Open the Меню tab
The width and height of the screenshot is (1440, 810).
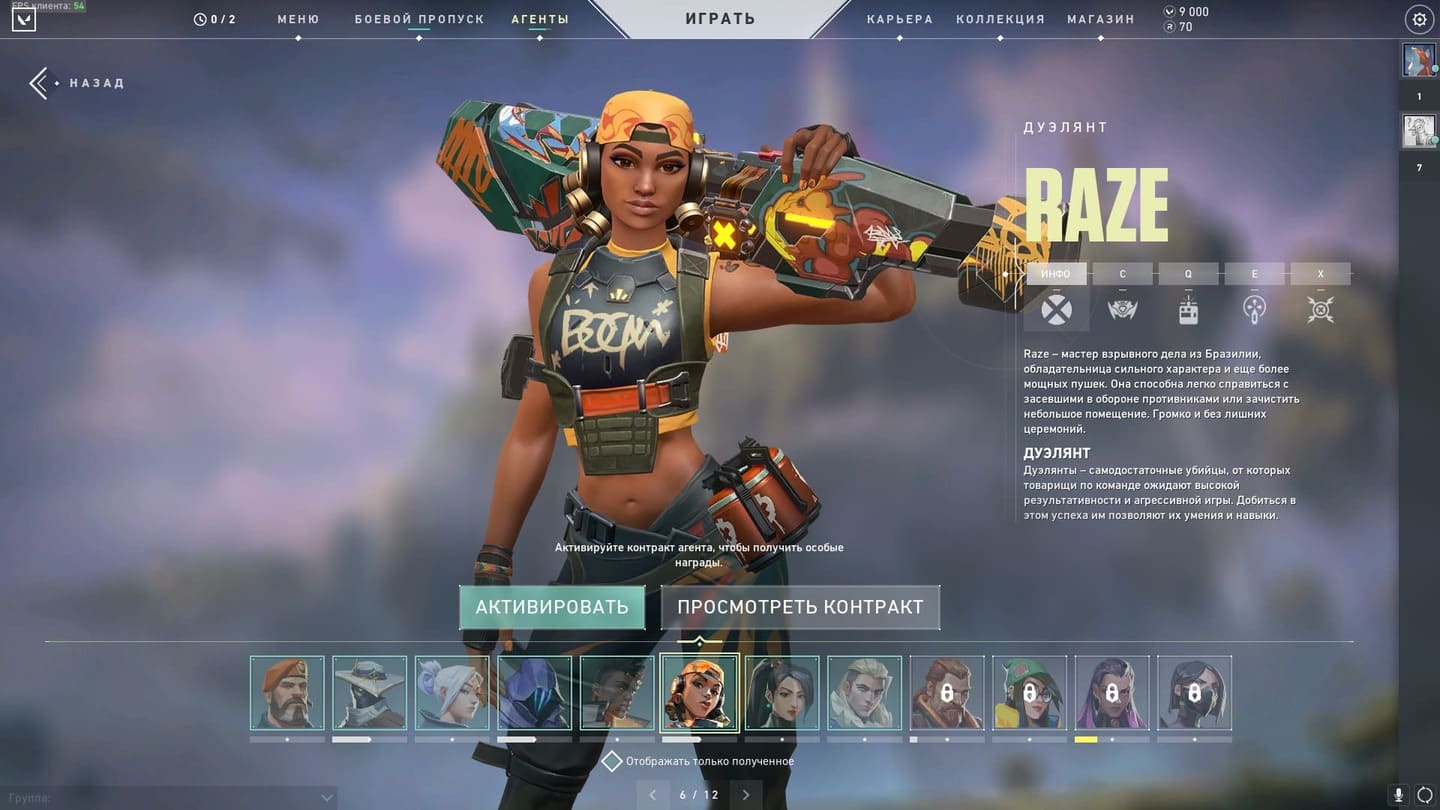(x=298, y=19)
